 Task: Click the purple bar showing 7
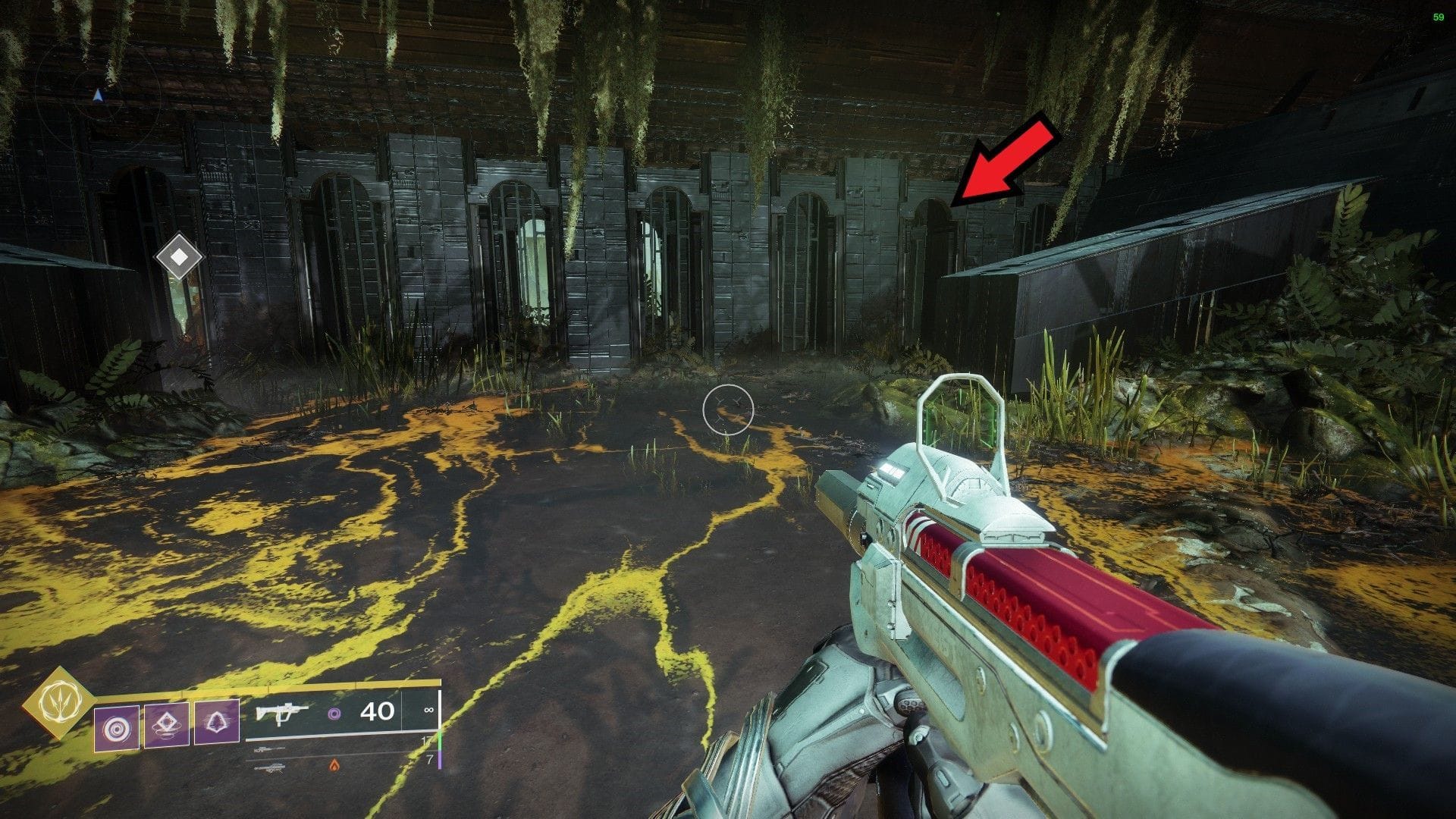[440, 758]
